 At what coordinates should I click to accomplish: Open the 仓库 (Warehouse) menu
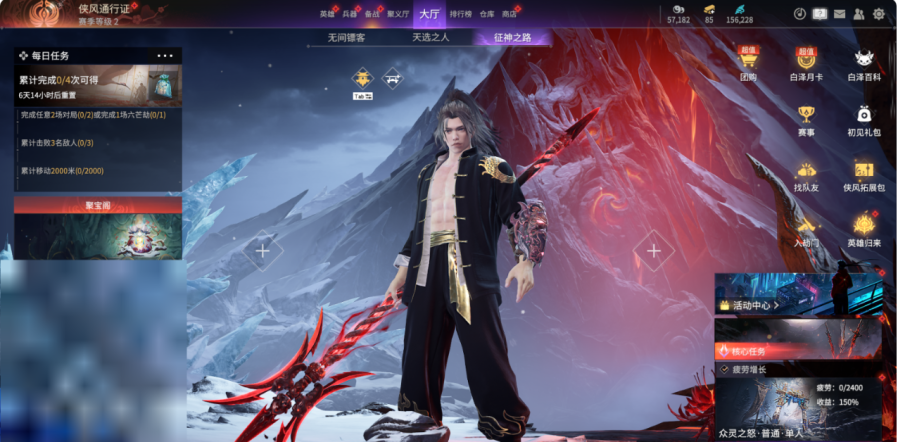coord(487,14)
